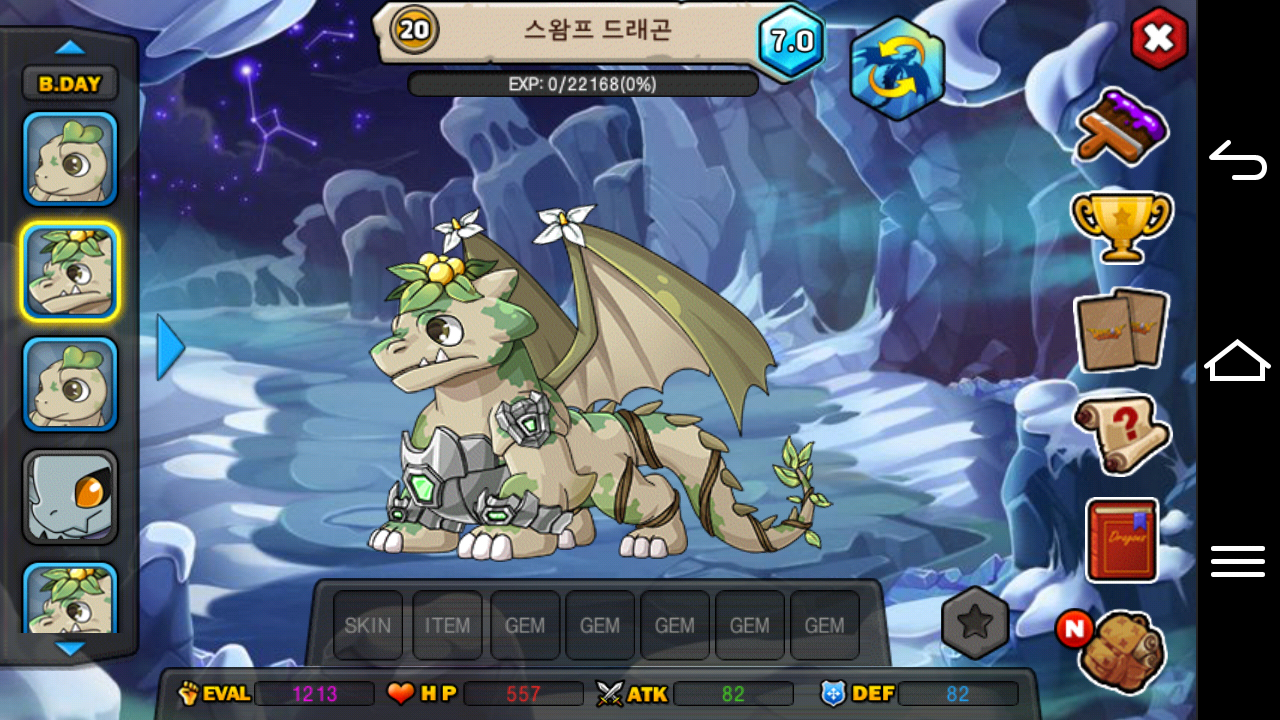
Task: Expand side panel with blue arrow
Action: (x=171, y=347)
